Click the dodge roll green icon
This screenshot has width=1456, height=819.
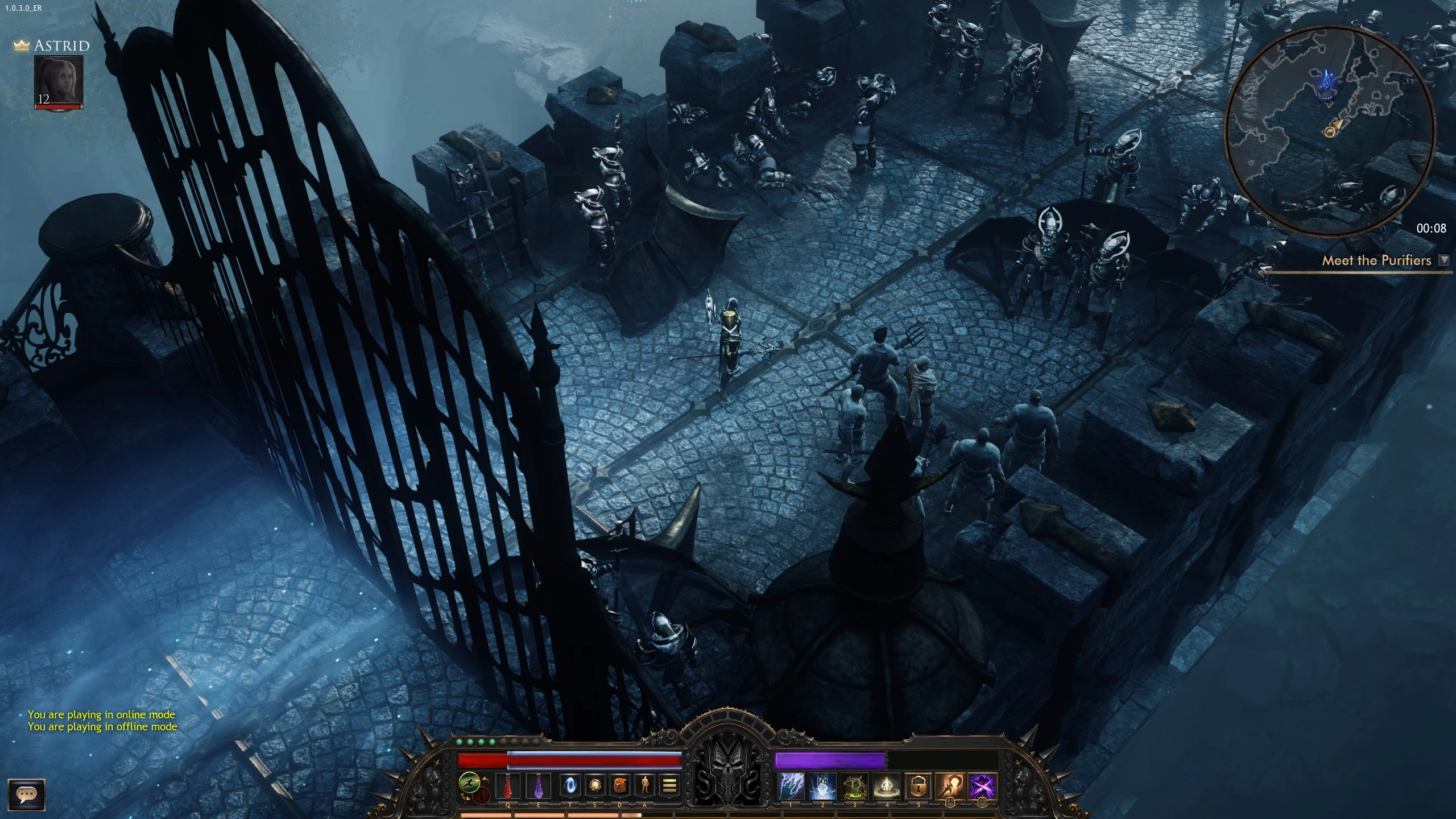click(x=470, y=782)
